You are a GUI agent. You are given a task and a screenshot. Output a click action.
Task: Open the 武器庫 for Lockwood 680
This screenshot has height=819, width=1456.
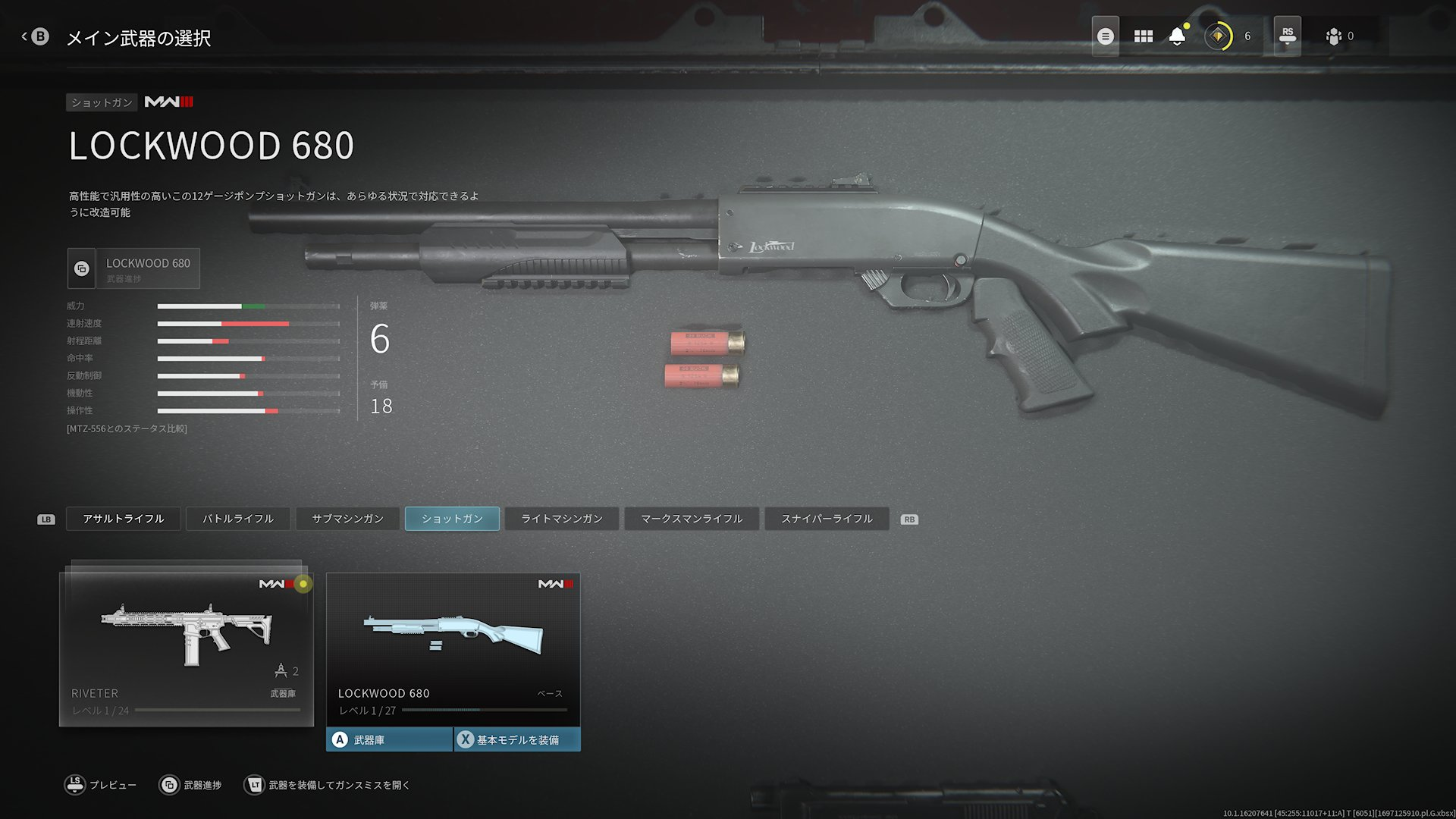click(x=389, y=739)
